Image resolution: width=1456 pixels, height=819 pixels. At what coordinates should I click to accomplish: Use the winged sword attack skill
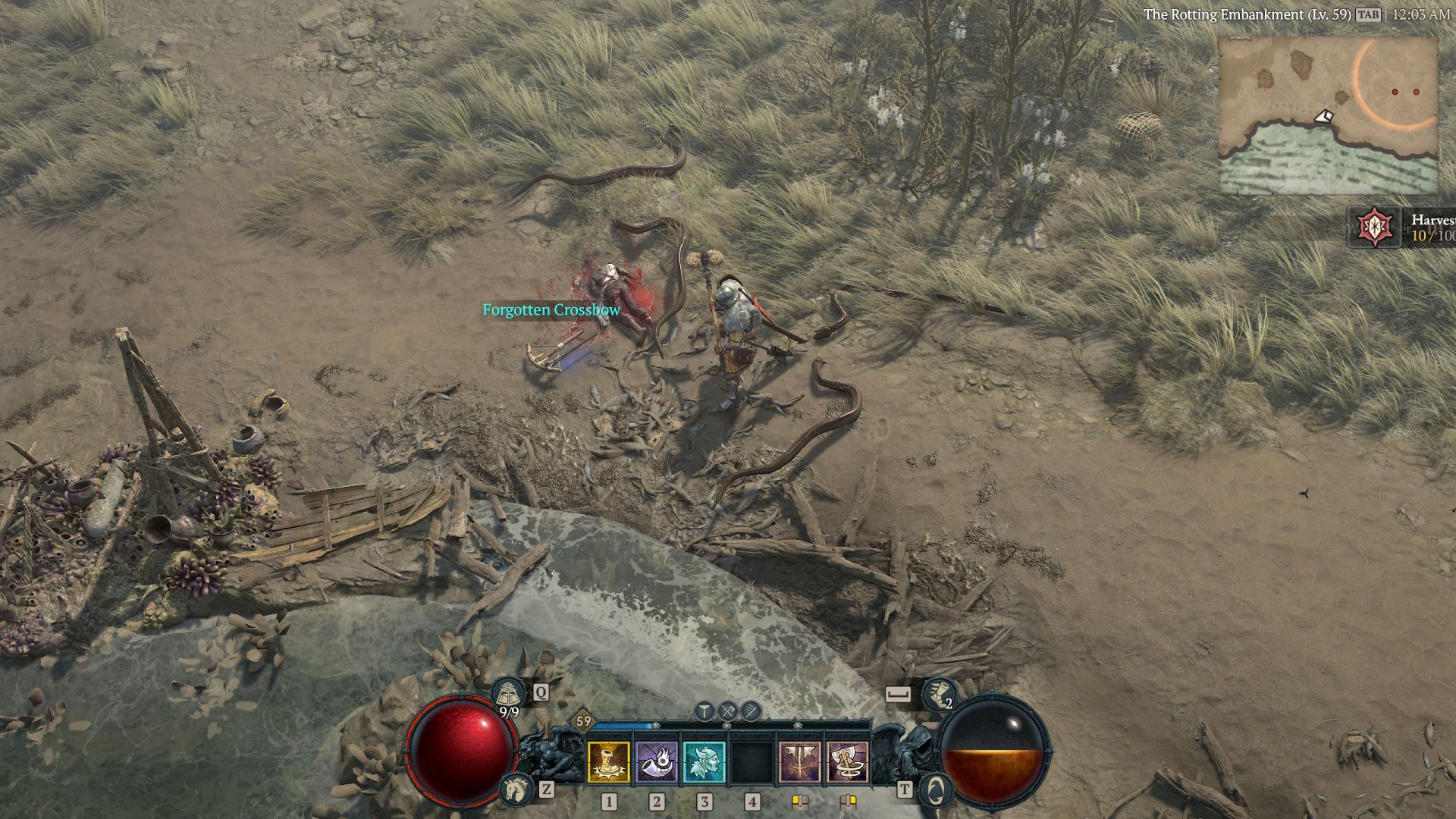800,762
